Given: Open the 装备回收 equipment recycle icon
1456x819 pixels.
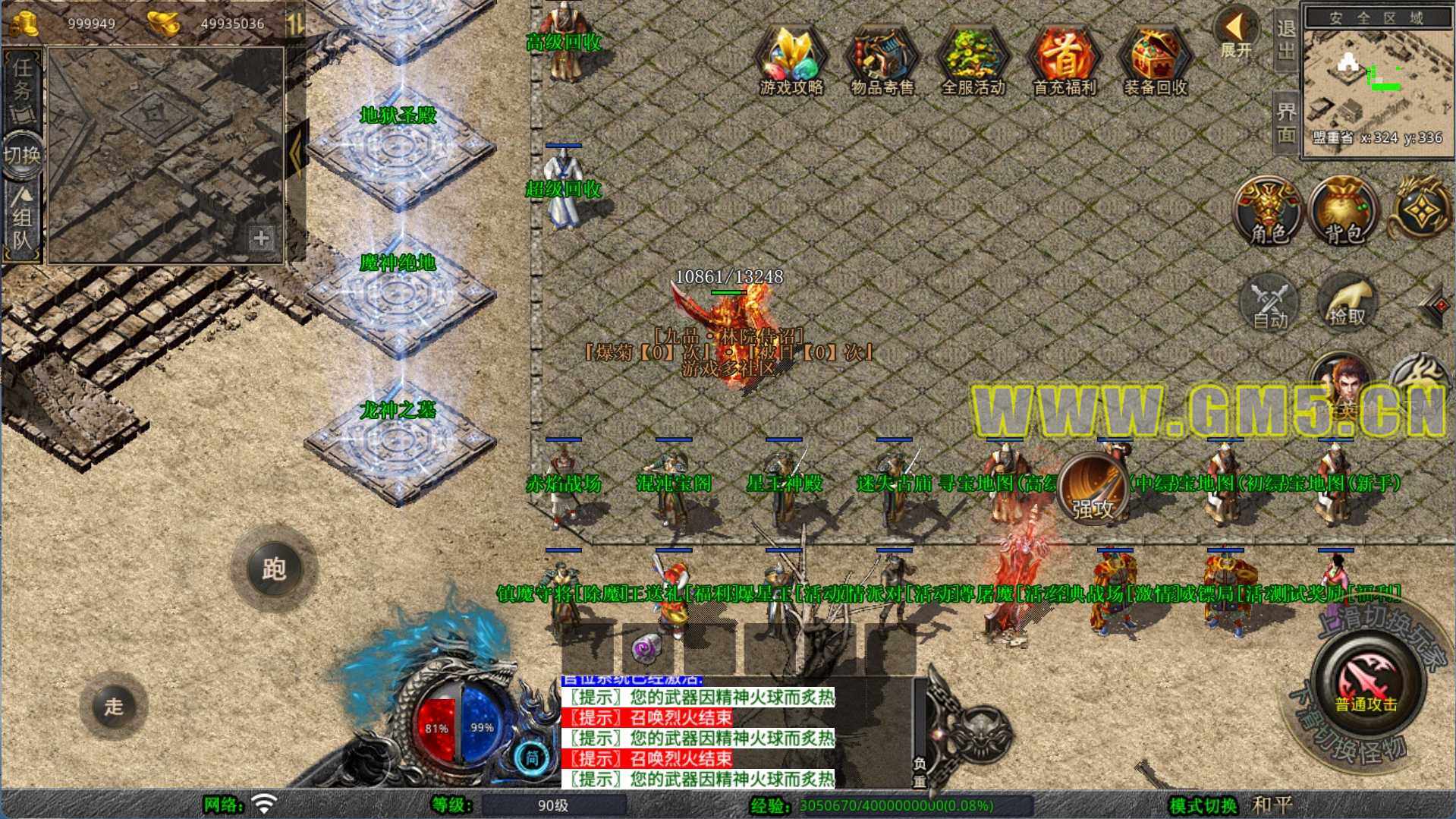Looking at the screenshot, I should click(x=1155, y=61).
